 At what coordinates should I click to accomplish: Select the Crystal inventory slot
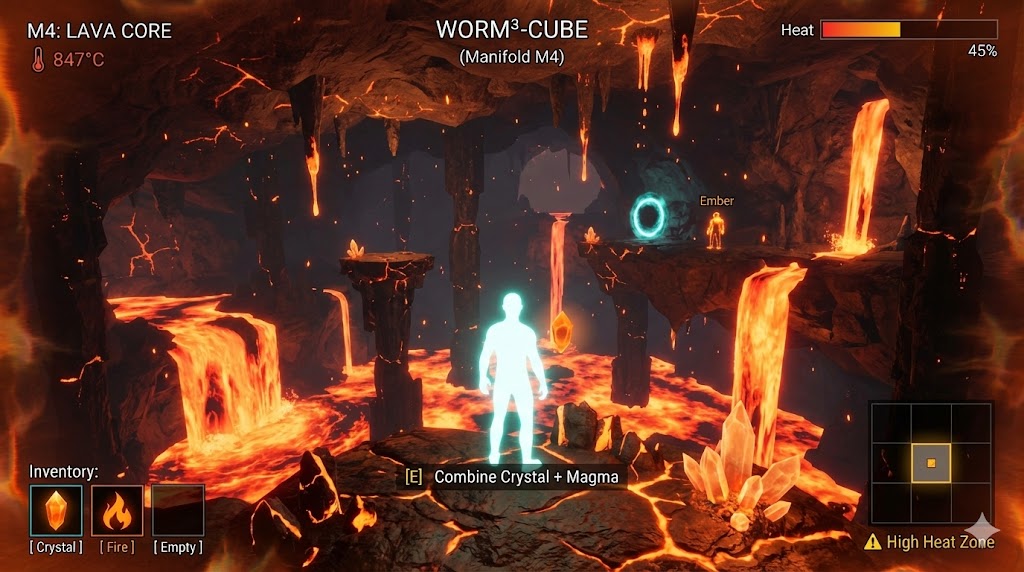coord(56,510)
